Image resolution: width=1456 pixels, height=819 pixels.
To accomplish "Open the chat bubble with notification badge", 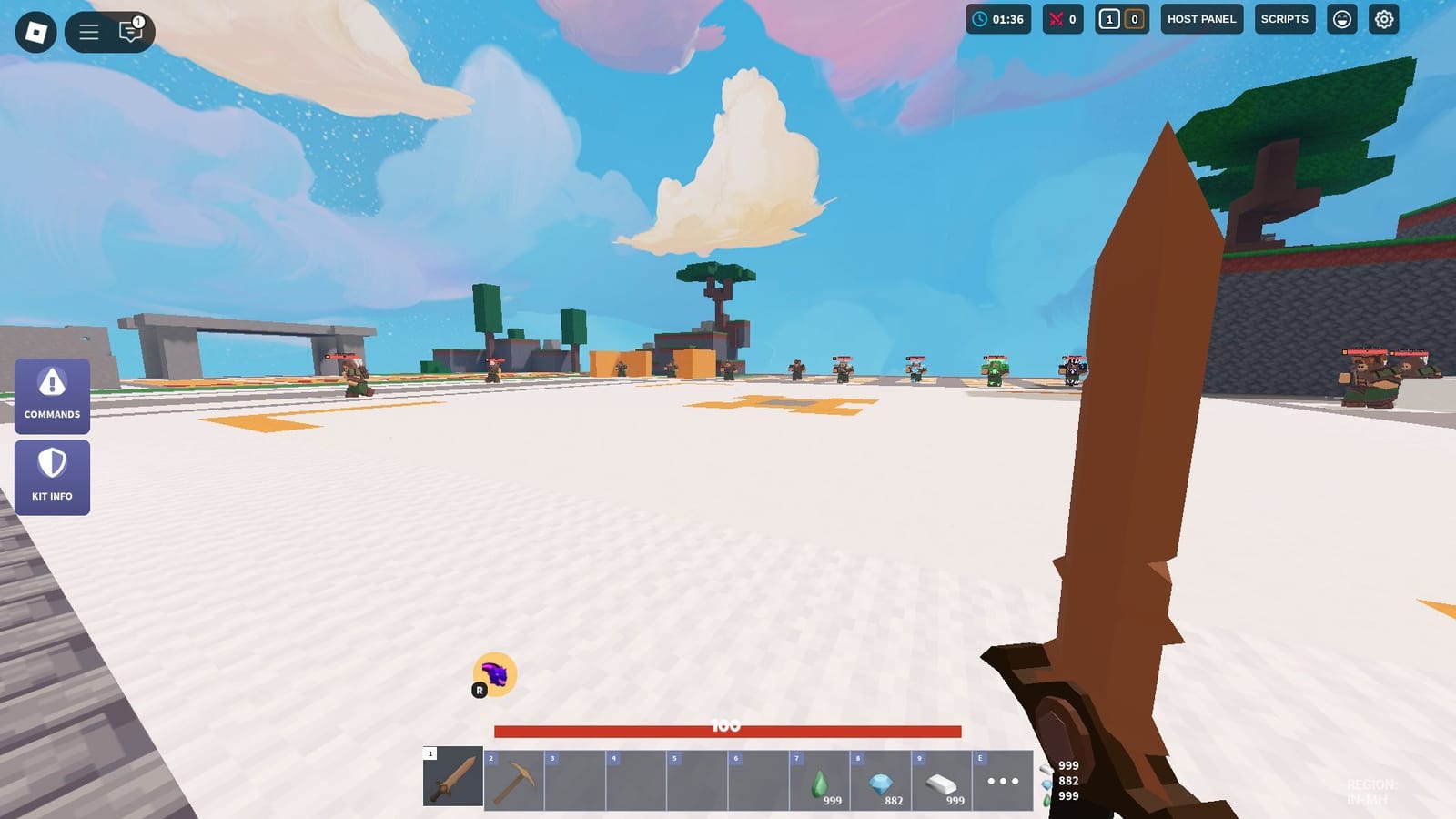I will (x=130, y=31).
